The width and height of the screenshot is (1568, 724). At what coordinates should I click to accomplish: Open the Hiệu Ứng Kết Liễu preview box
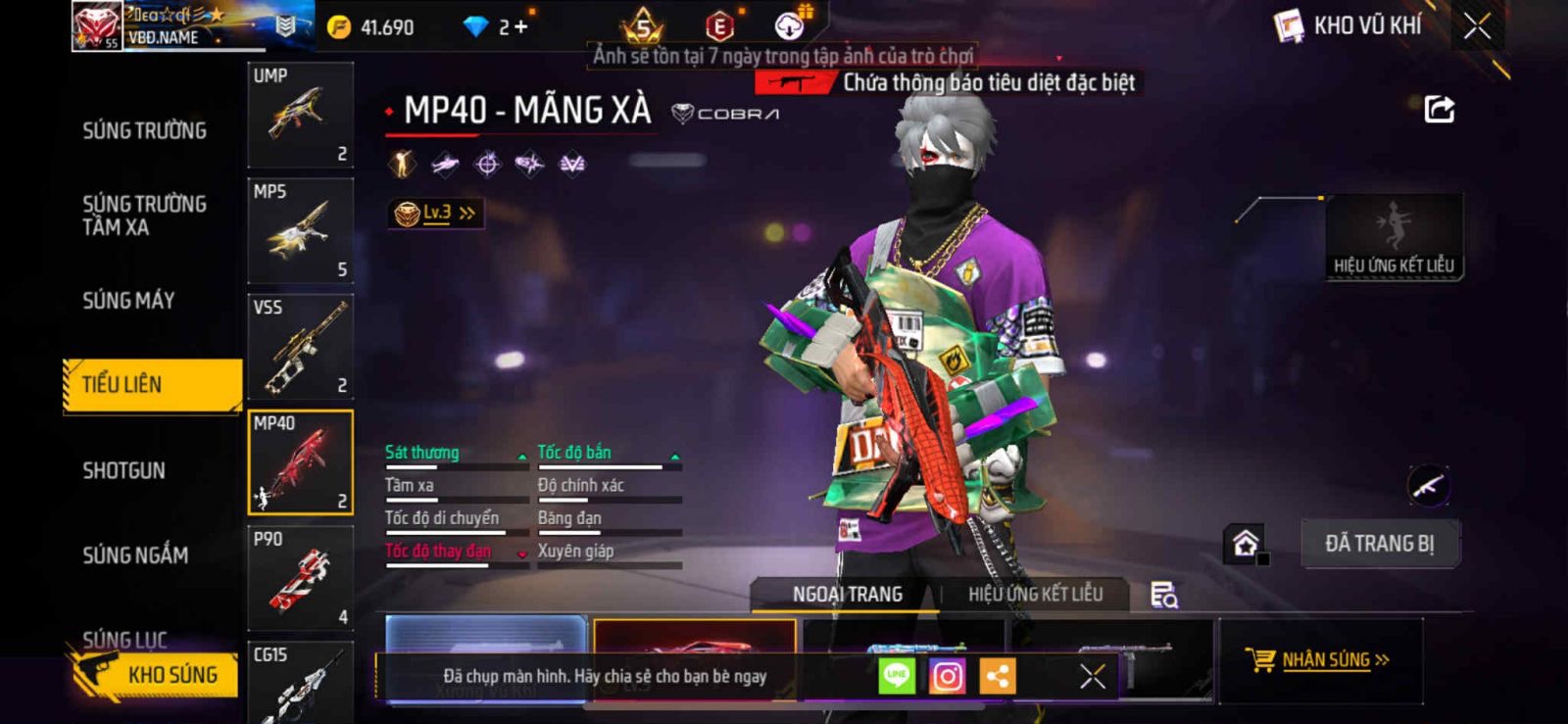[1394, 237]
